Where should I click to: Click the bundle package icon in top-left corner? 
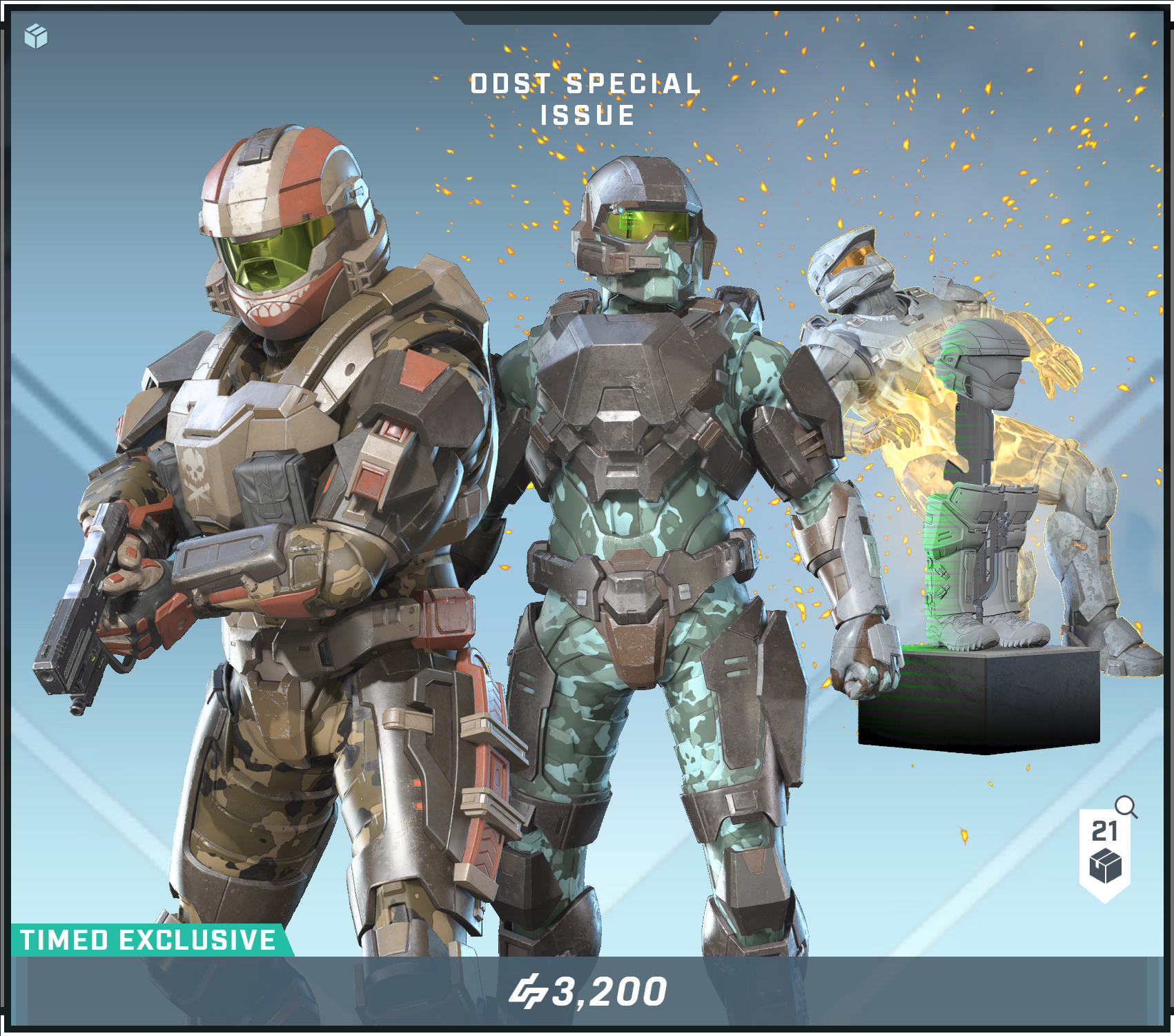36,36
